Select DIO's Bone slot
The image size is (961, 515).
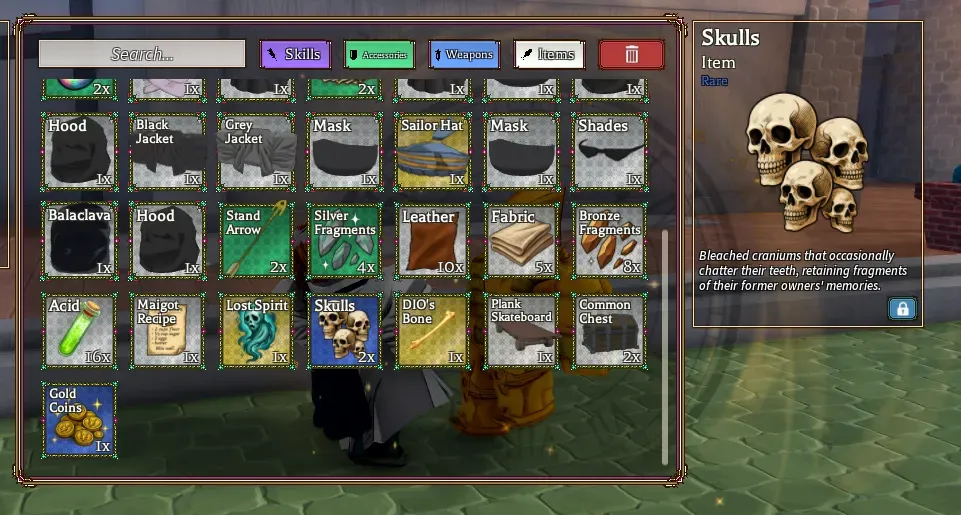pos(433,330)
